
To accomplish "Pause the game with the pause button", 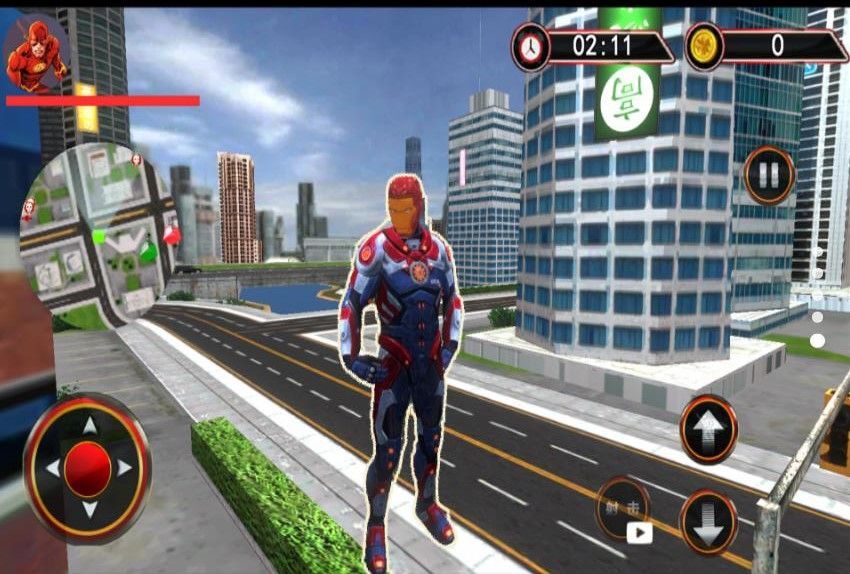I will tap(768, 176).
